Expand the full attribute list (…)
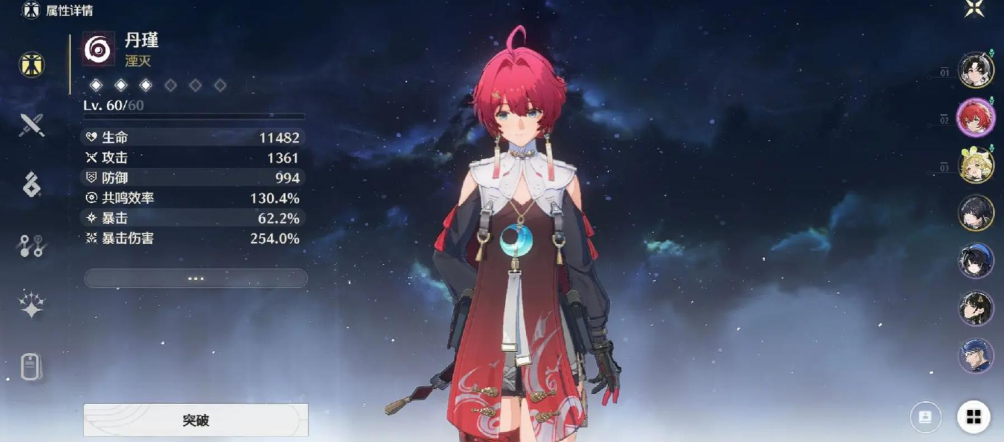1004x442 pixels. tap(196, 278)
